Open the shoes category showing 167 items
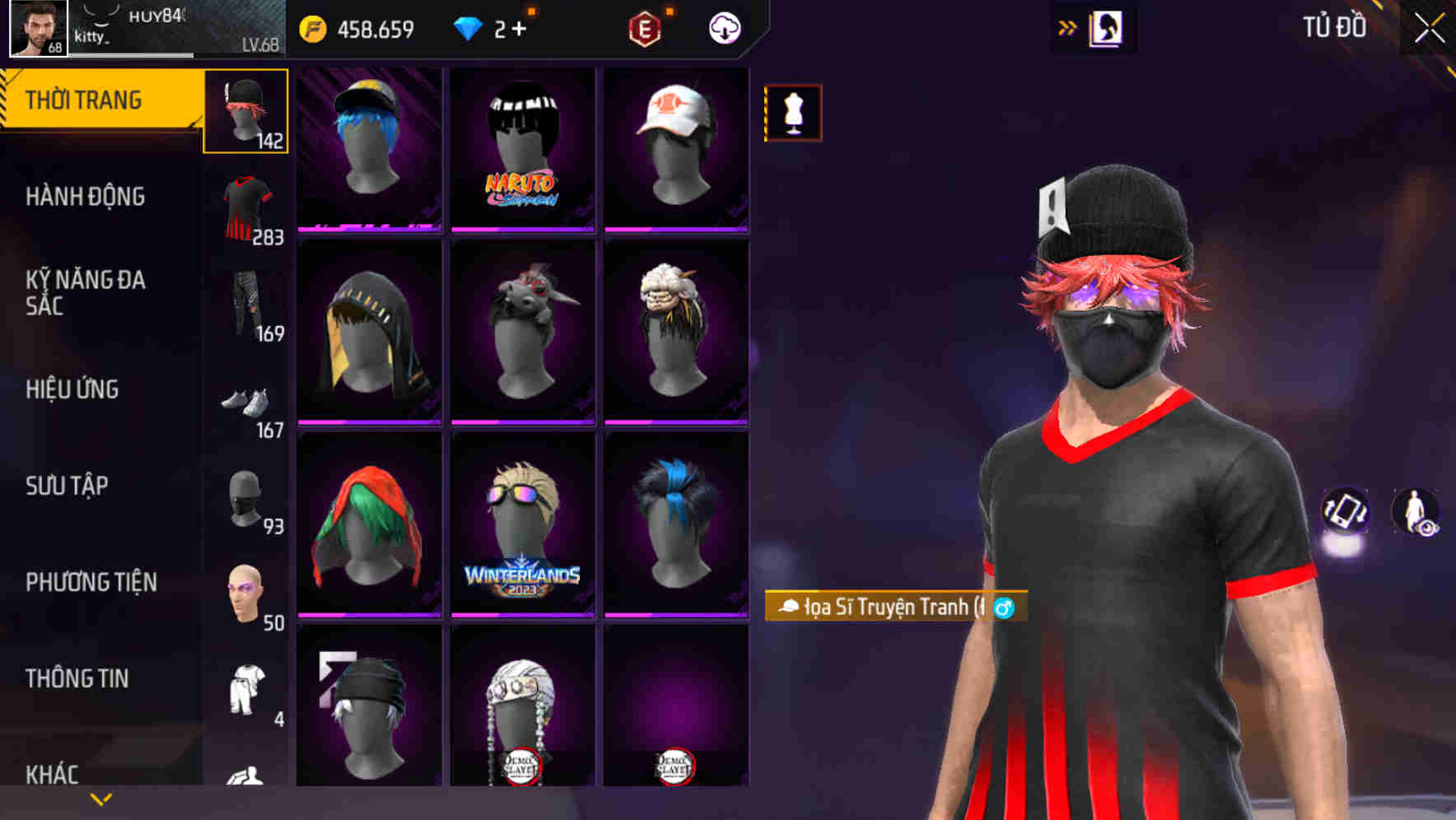Screen dimensions: 1456x820 coord(245,401)
